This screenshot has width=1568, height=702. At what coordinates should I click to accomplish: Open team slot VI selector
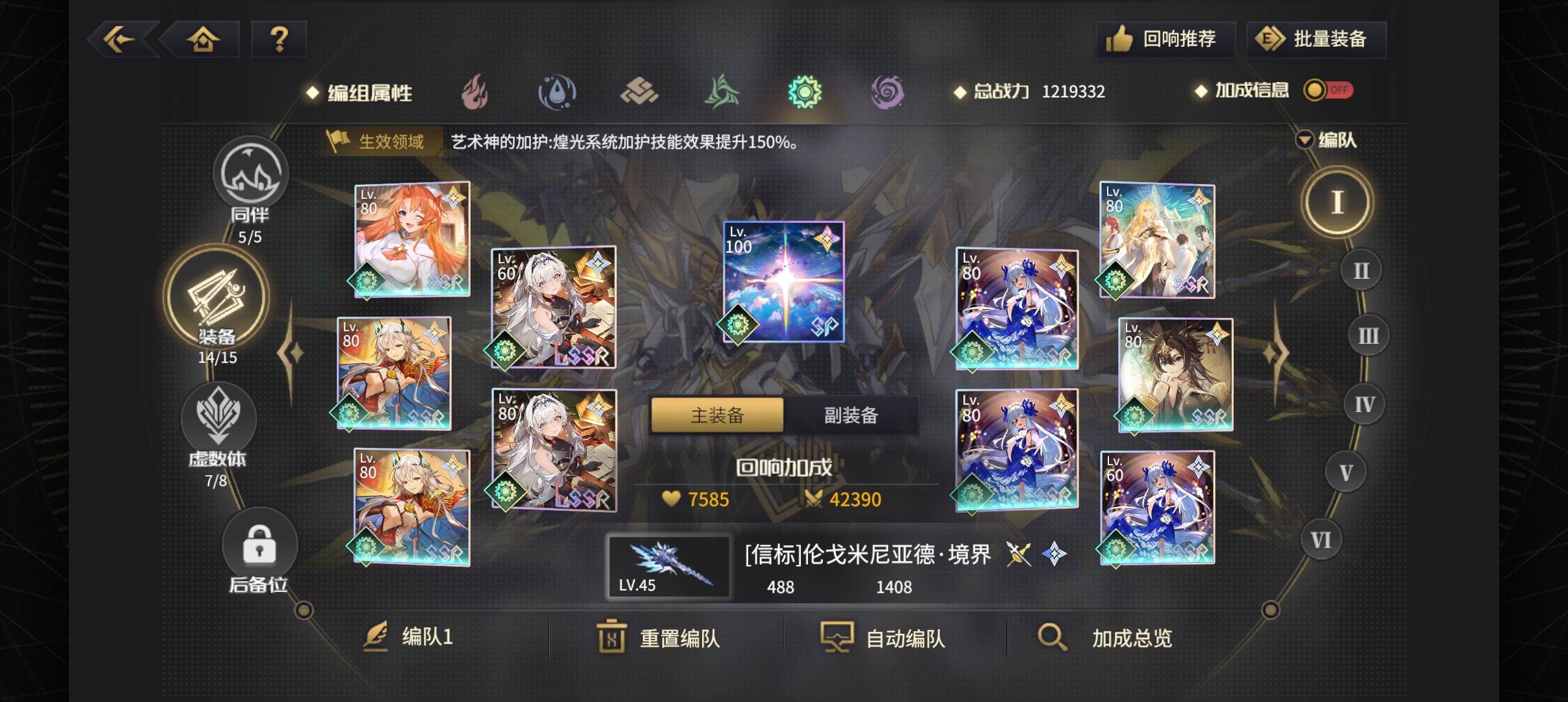coord(1320,539)
